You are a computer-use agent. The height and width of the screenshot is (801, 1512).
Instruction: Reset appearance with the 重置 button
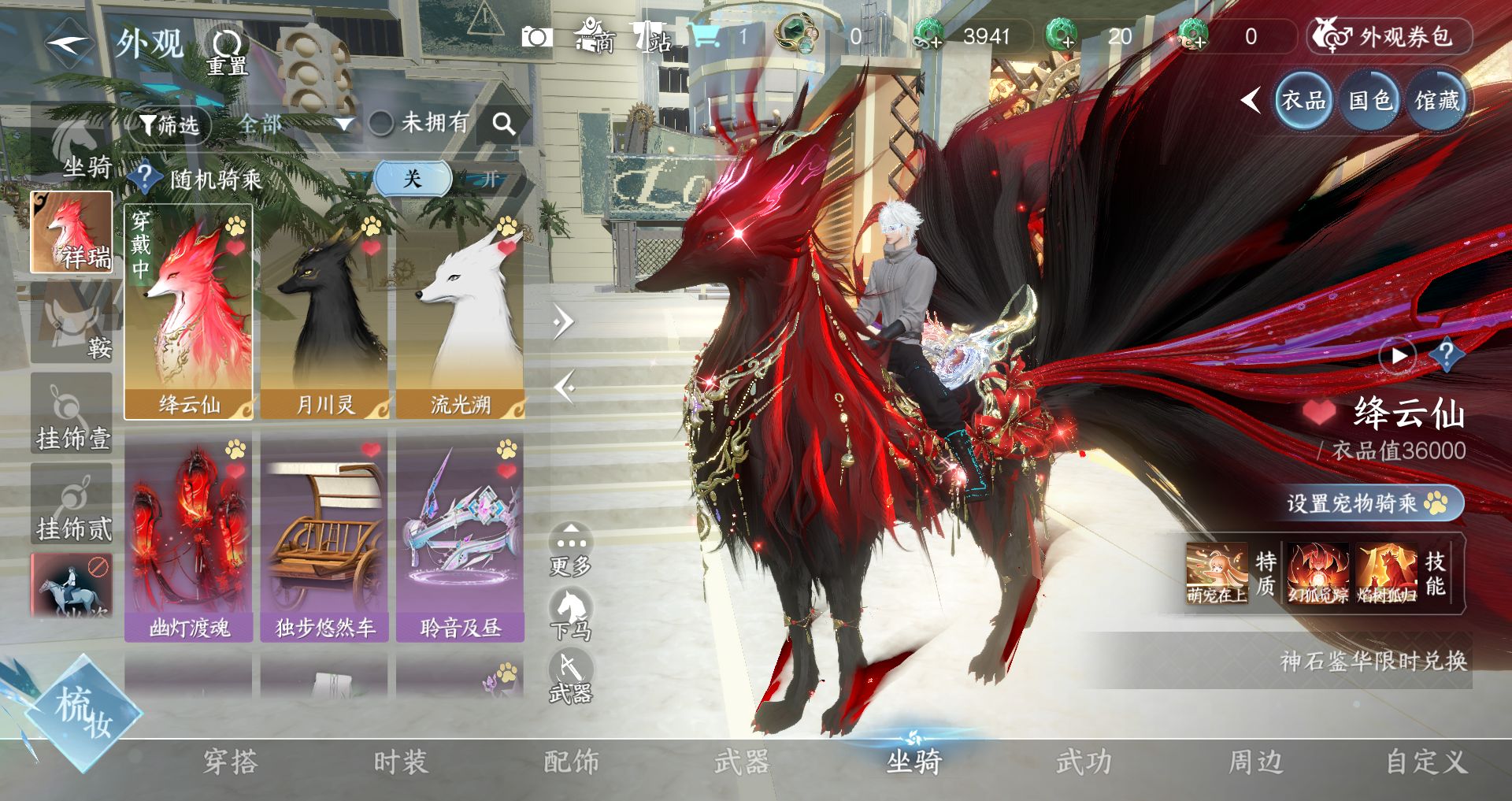coord(227,51)
